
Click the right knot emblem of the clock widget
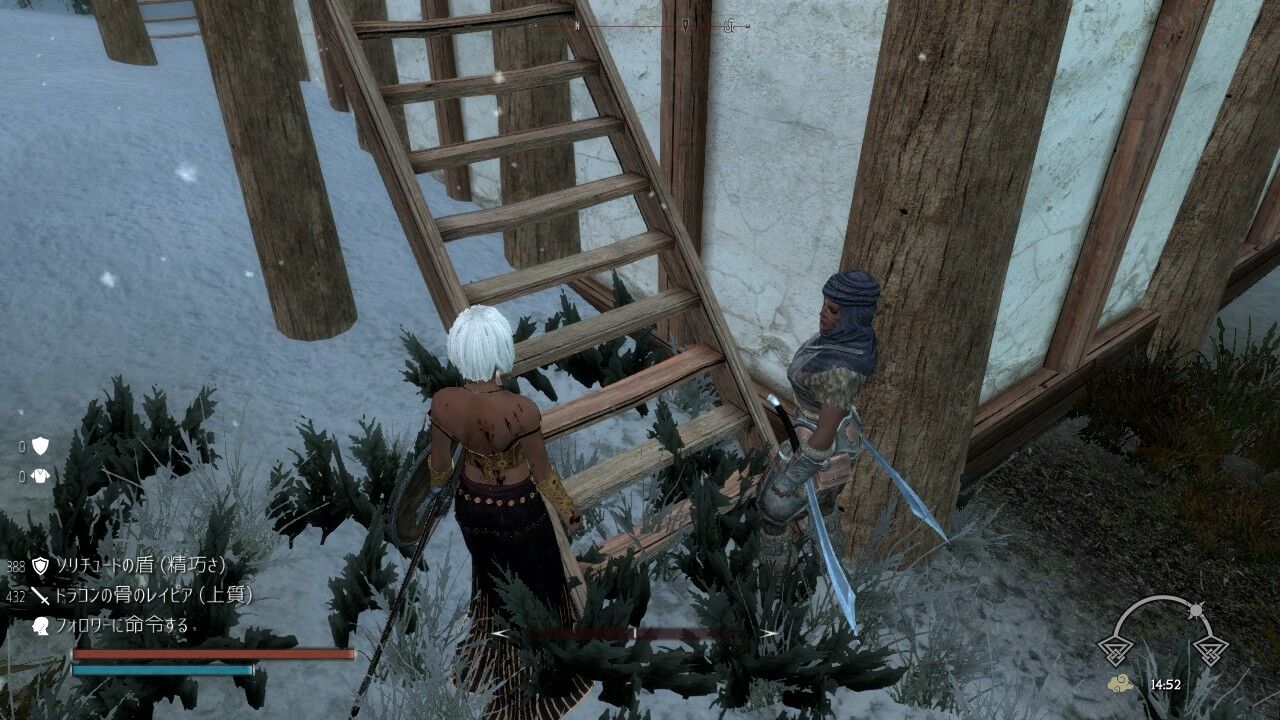tap(1209, 650)
